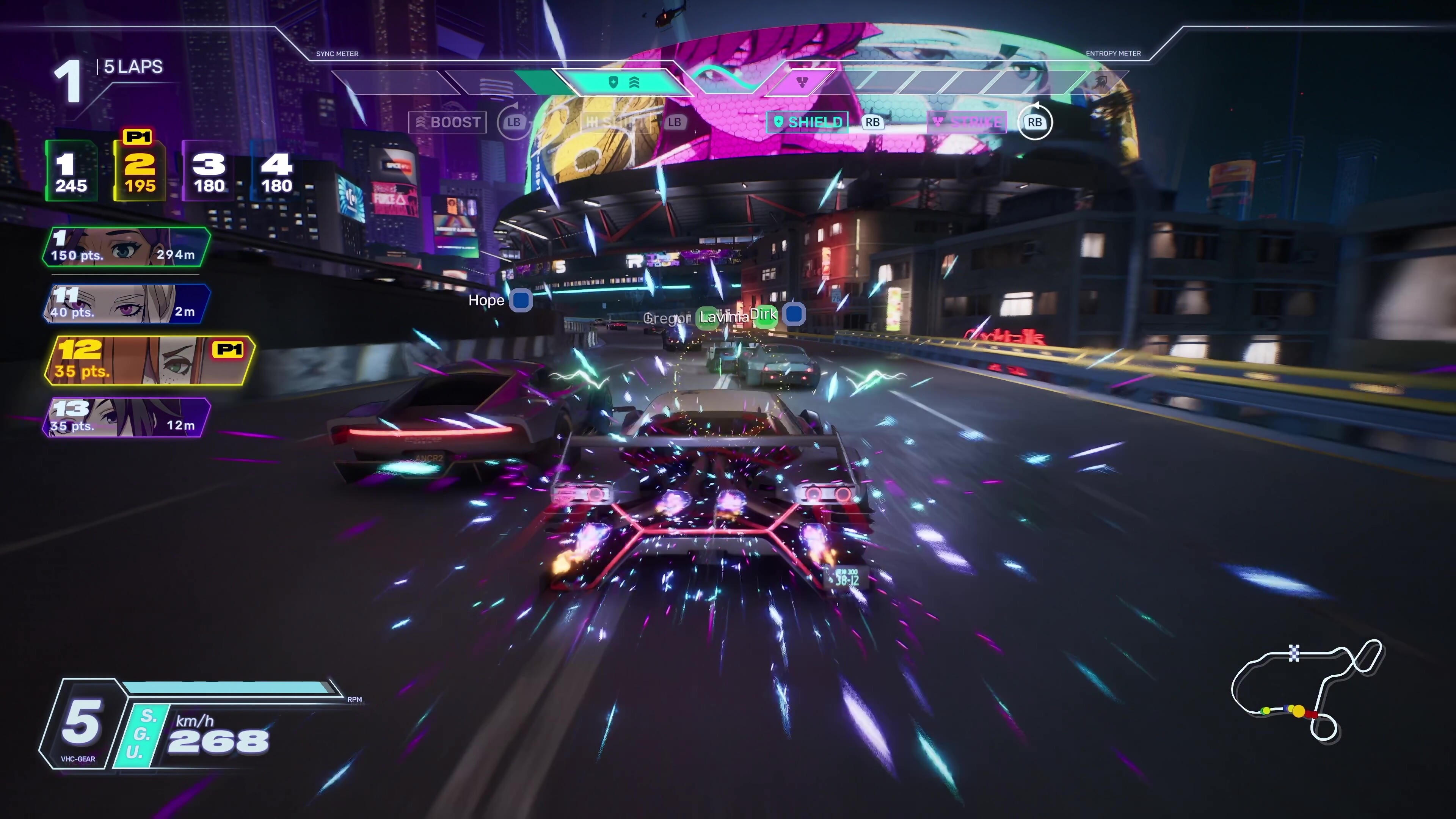Select the first-place racer card with 150 pts

pyautogui.click(x=126, y=247)
